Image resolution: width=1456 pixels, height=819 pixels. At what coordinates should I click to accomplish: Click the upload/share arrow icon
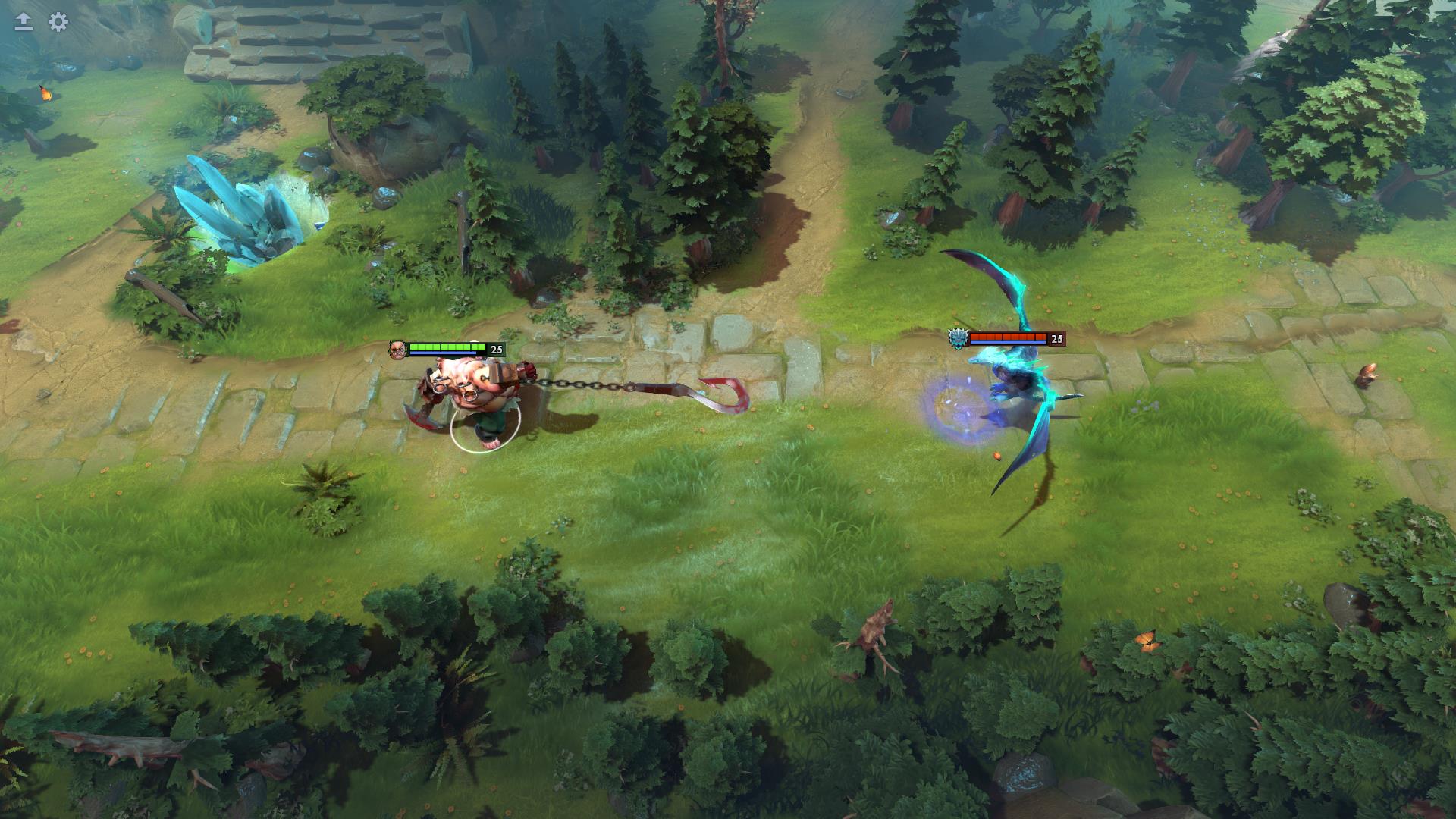click(23, 20)
